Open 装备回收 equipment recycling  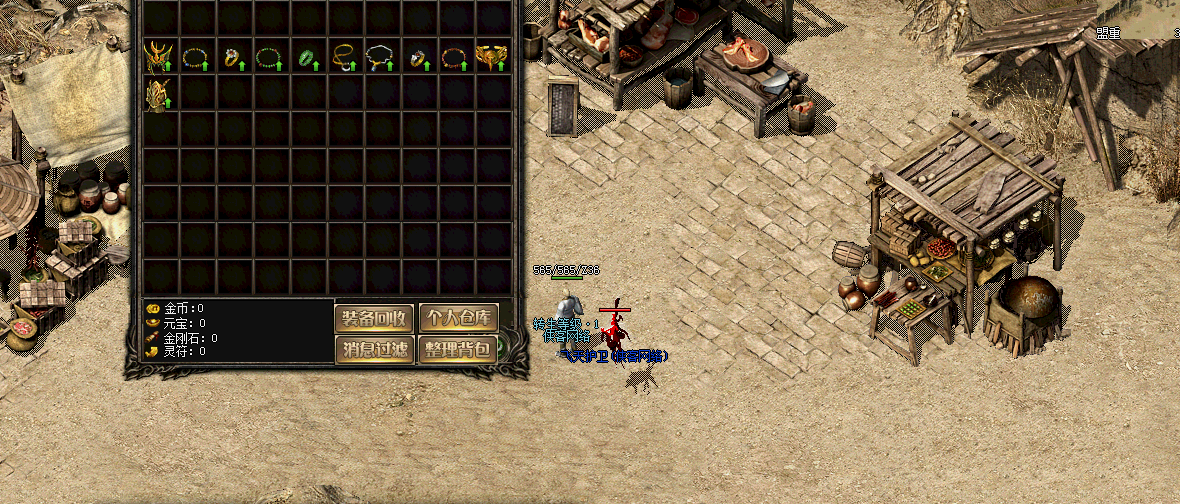click(374, 318)
